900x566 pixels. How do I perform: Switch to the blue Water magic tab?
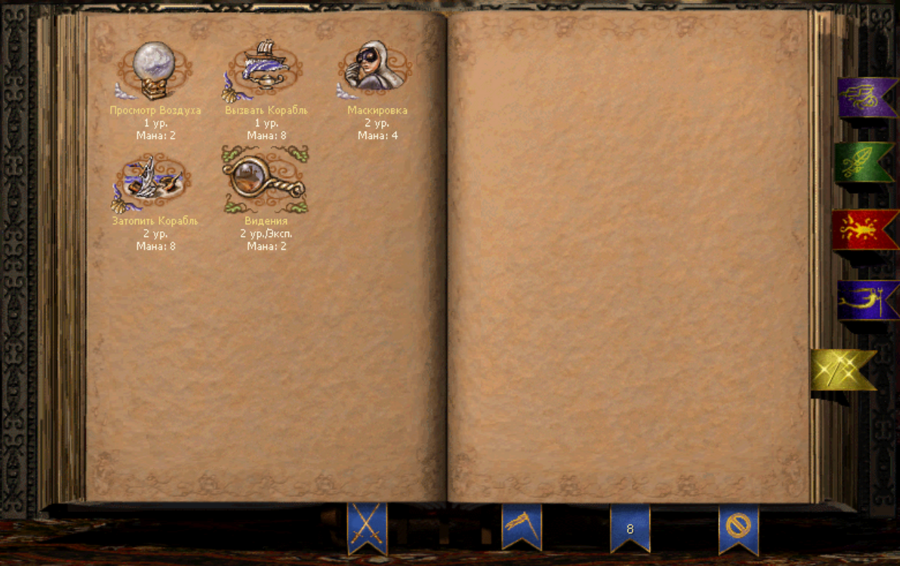coord(866,299)
